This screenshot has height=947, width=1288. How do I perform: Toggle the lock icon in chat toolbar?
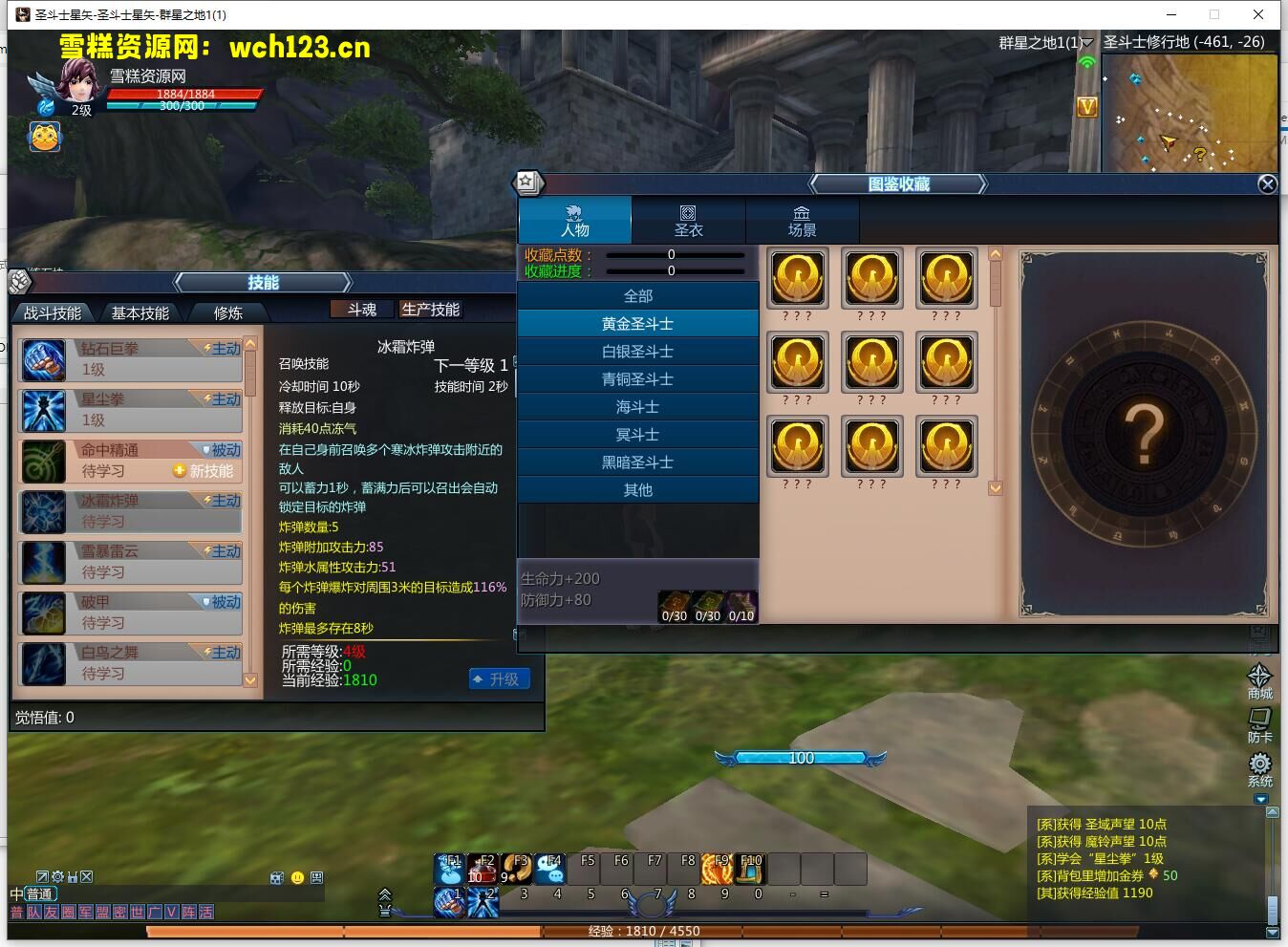tap(73, 876)
